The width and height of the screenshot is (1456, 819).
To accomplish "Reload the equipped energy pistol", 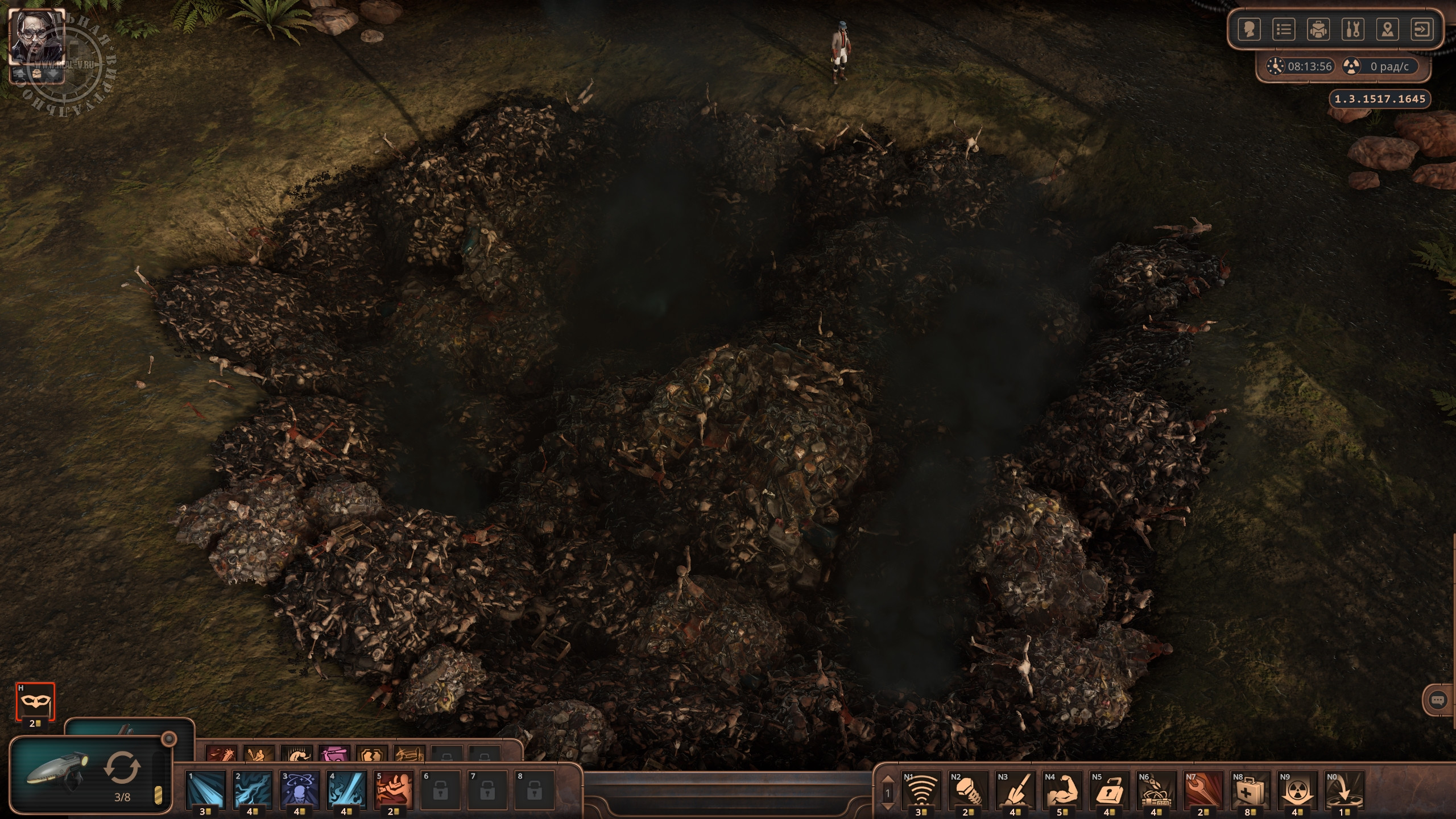I will [x=122, y=767].
